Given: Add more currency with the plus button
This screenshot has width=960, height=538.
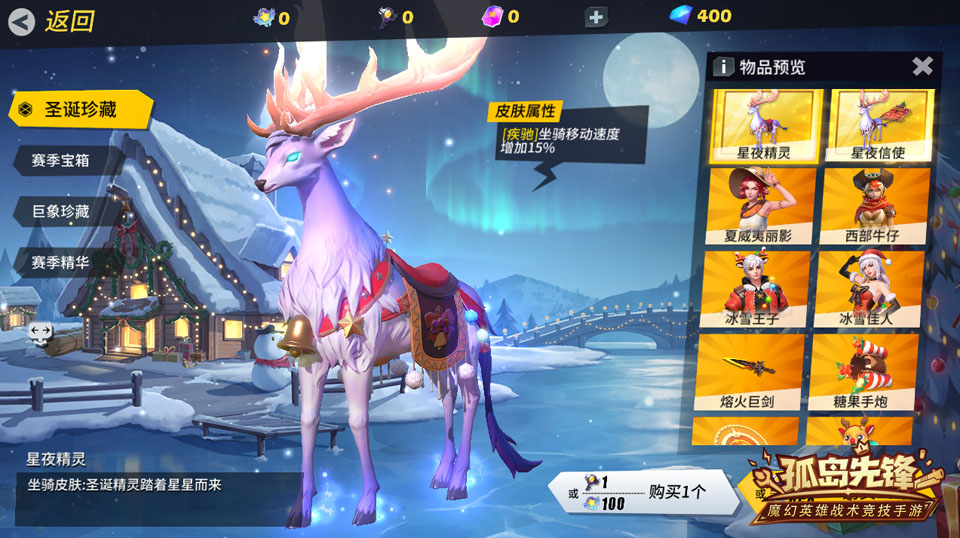Looking at the screenshot, I should (x=595, y=17).
